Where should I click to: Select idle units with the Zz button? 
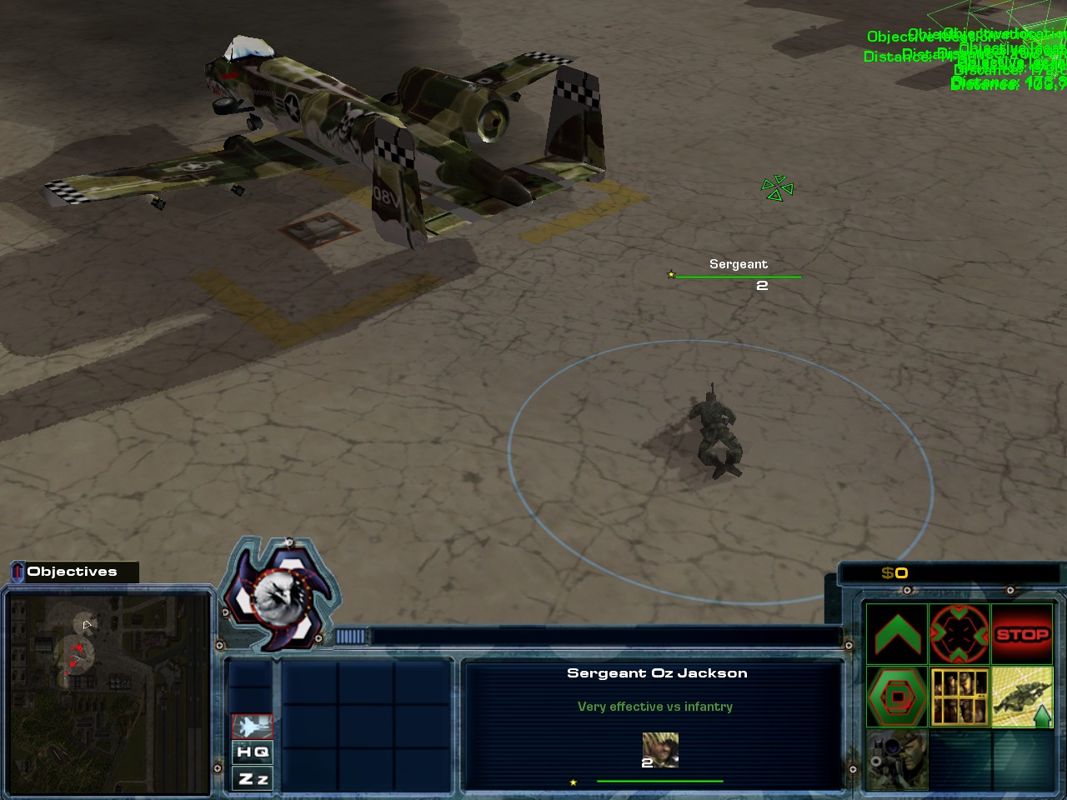252,778
